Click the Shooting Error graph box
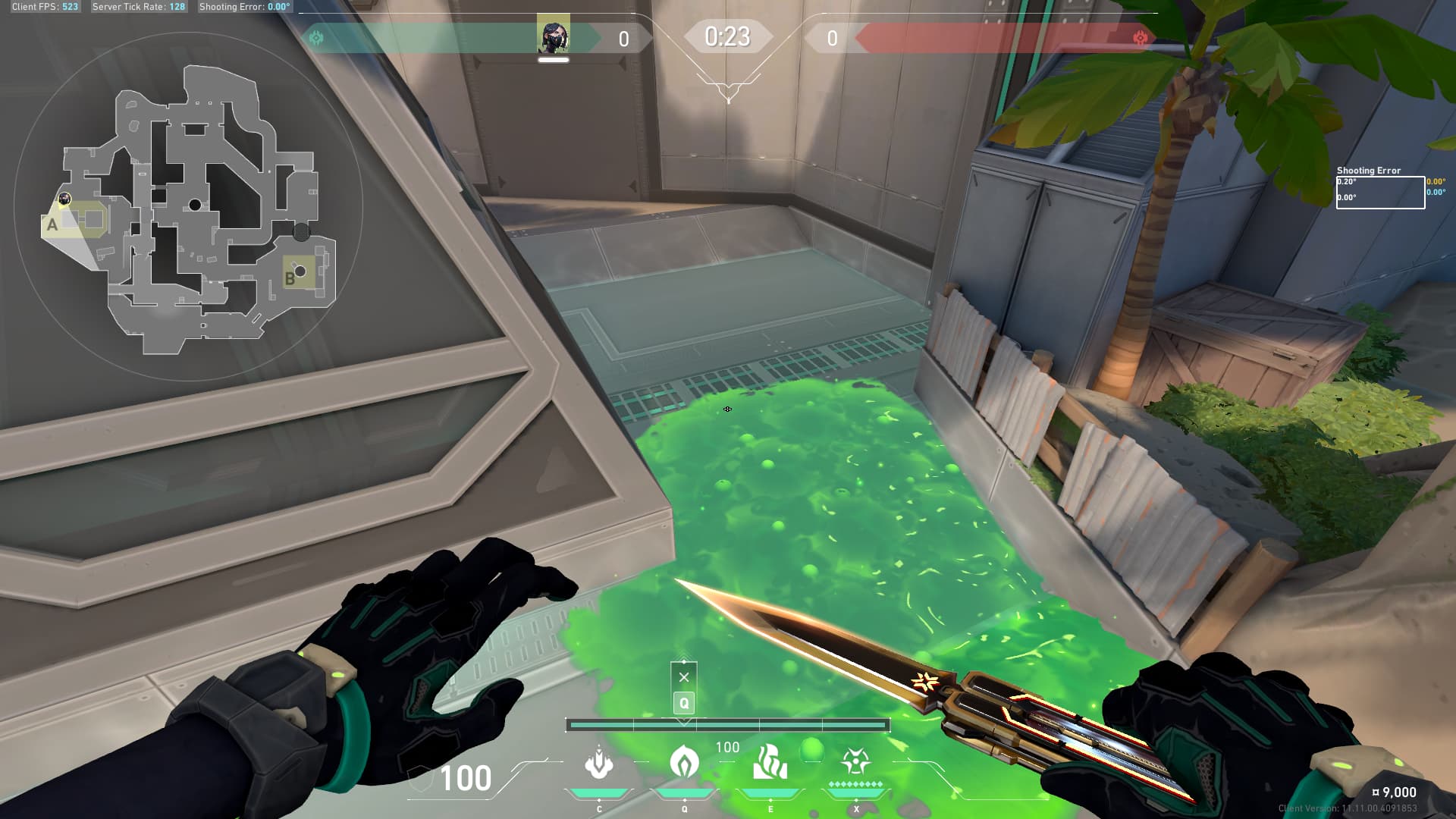1456x819 pixels. (x=1379, y=193)
